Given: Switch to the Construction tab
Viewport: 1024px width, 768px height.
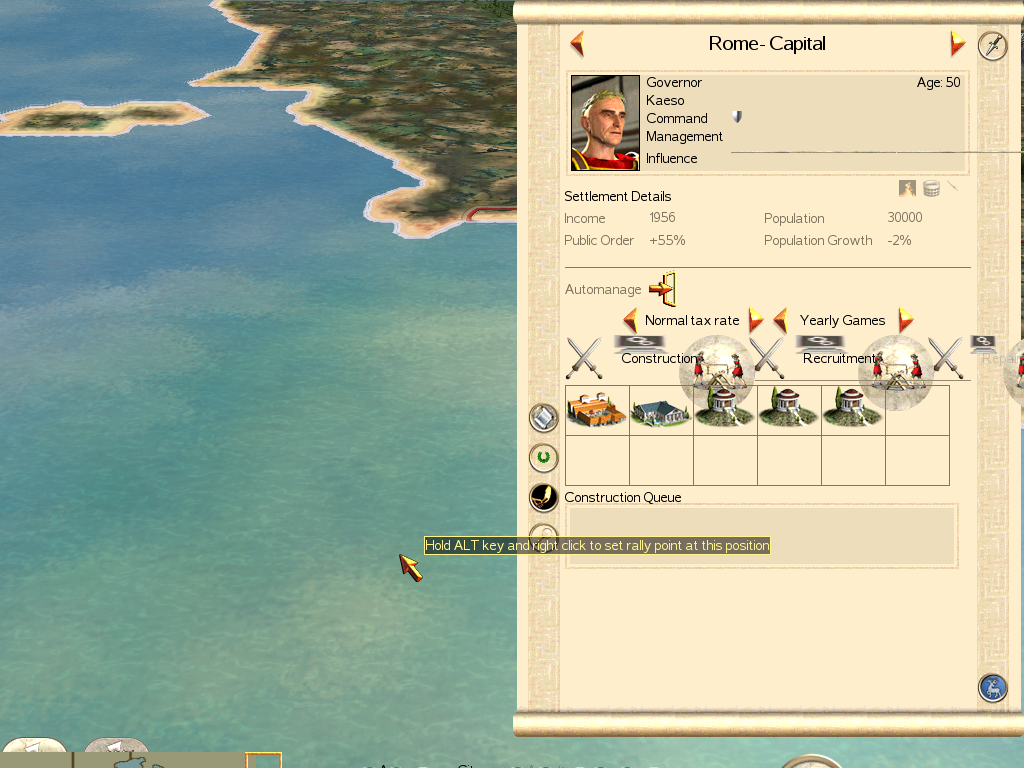Looking at the screenshot, I should point(658,358).
